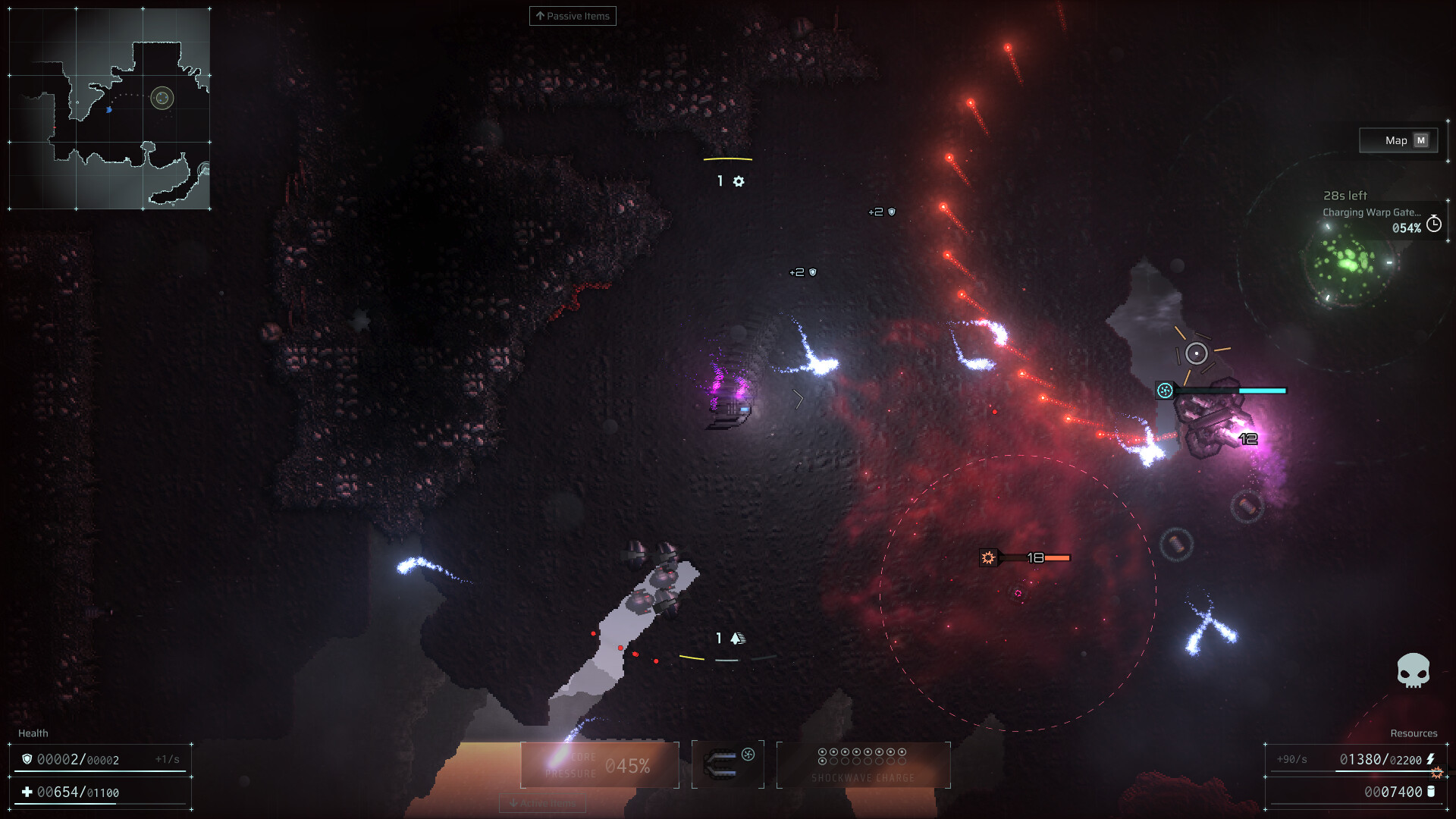
Task: Click the timer stopwatch icon beside 054%
Action: [1432, 223]
